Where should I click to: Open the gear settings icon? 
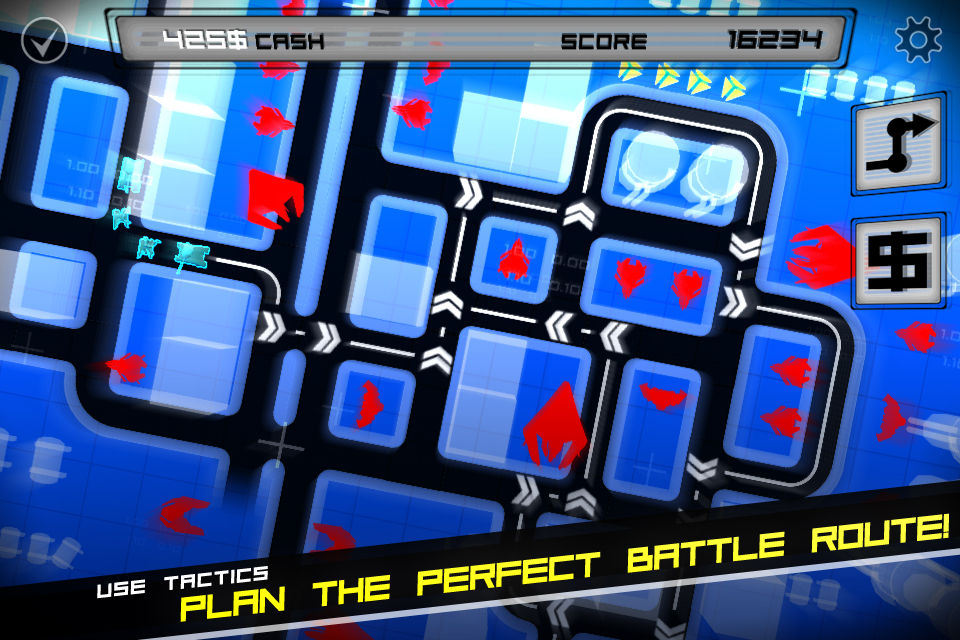(x=918, y=40)
